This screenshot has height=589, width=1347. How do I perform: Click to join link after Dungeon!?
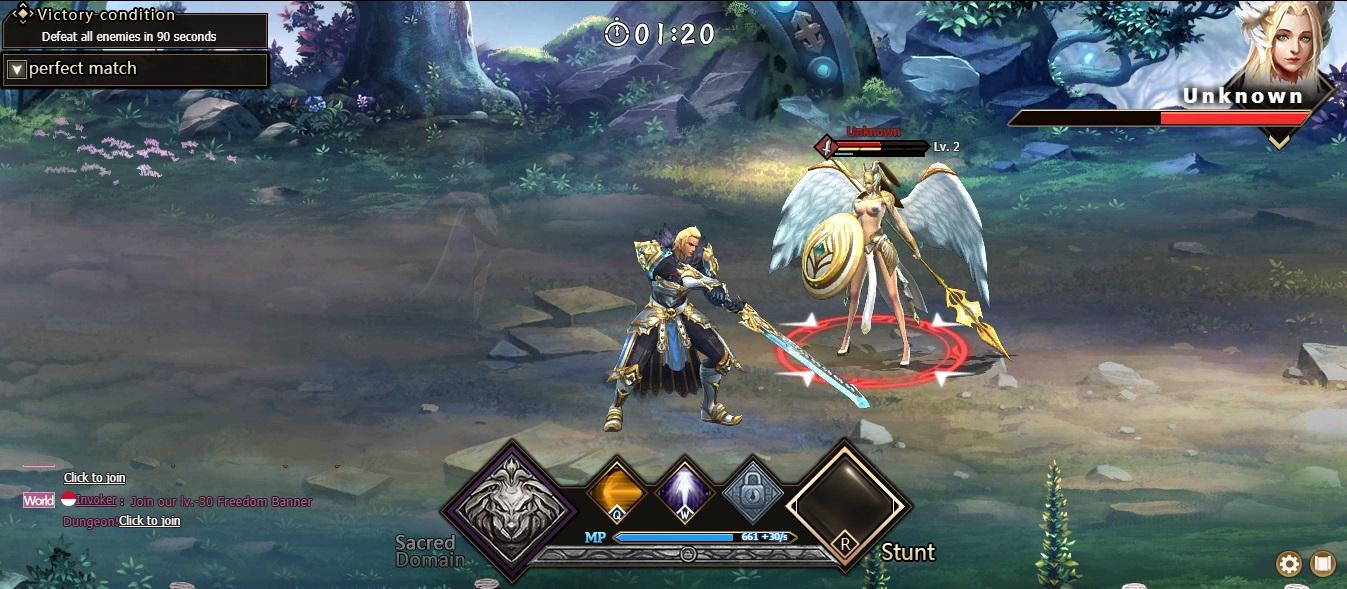click(x=150, y=521)
